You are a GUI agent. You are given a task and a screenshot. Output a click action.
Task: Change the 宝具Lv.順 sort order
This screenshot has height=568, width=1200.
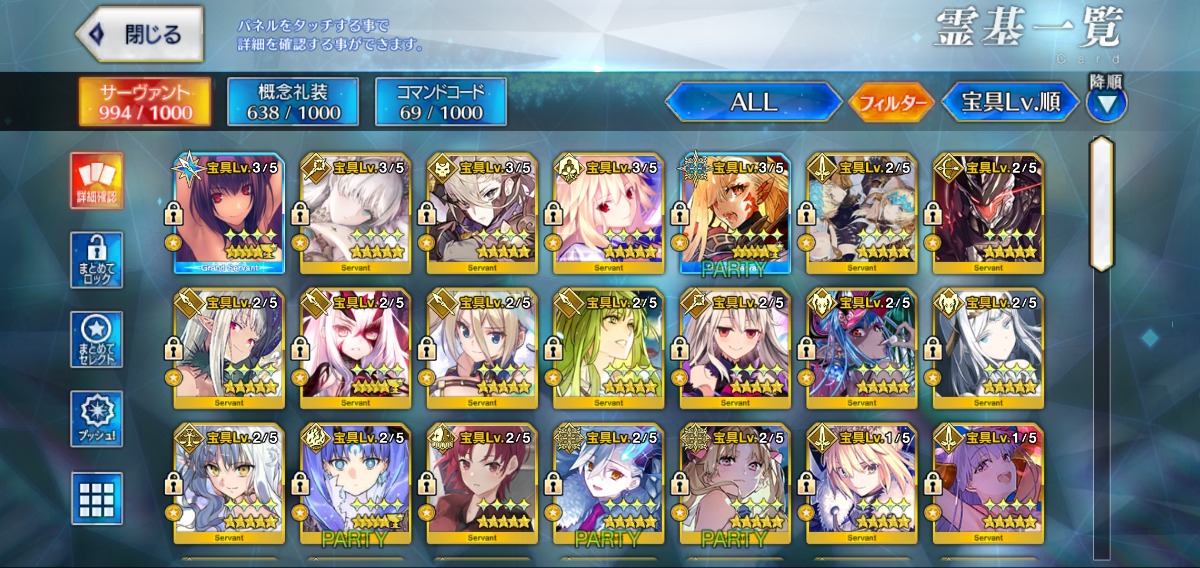(1011, 102)
